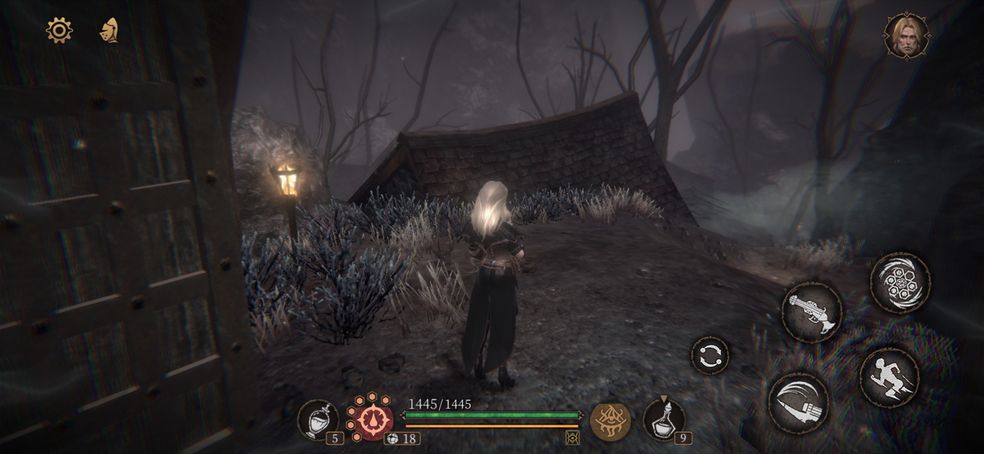
Task: Attack with the blade slash button
Action: [798, 402]
